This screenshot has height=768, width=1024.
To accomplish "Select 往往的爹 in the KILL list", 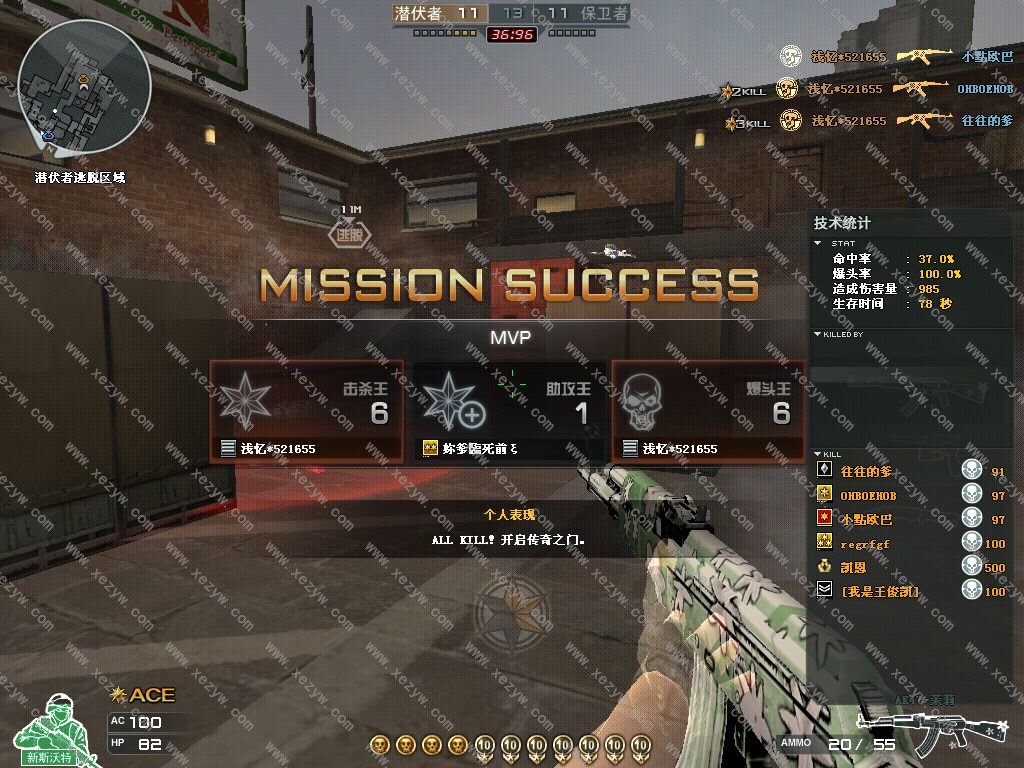I will 866,471.
